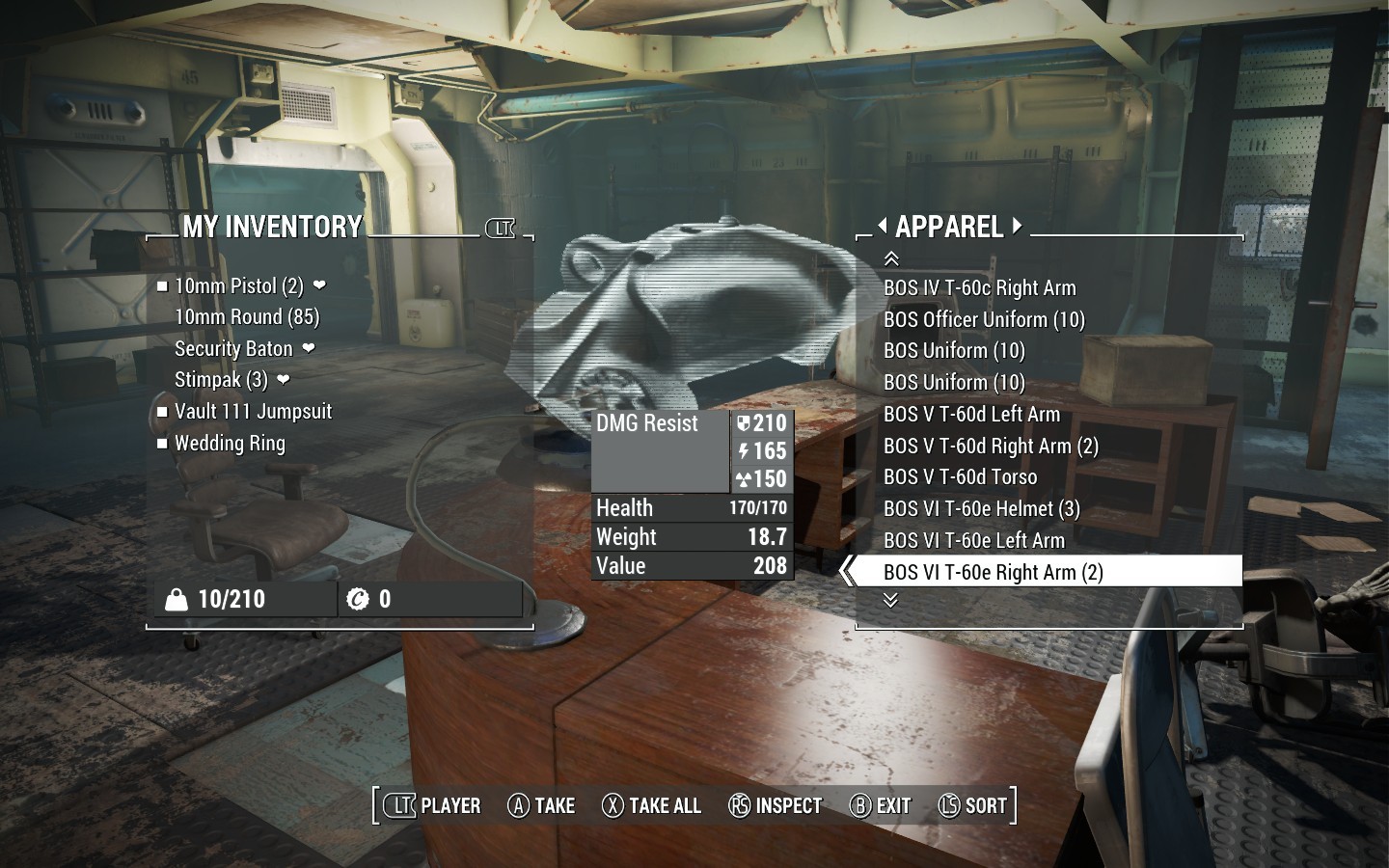The height and width of the screenshot is (868, 1389).
Task: Choose the BOS Officer Uniform (10) entry
Action: click(984, 320)
